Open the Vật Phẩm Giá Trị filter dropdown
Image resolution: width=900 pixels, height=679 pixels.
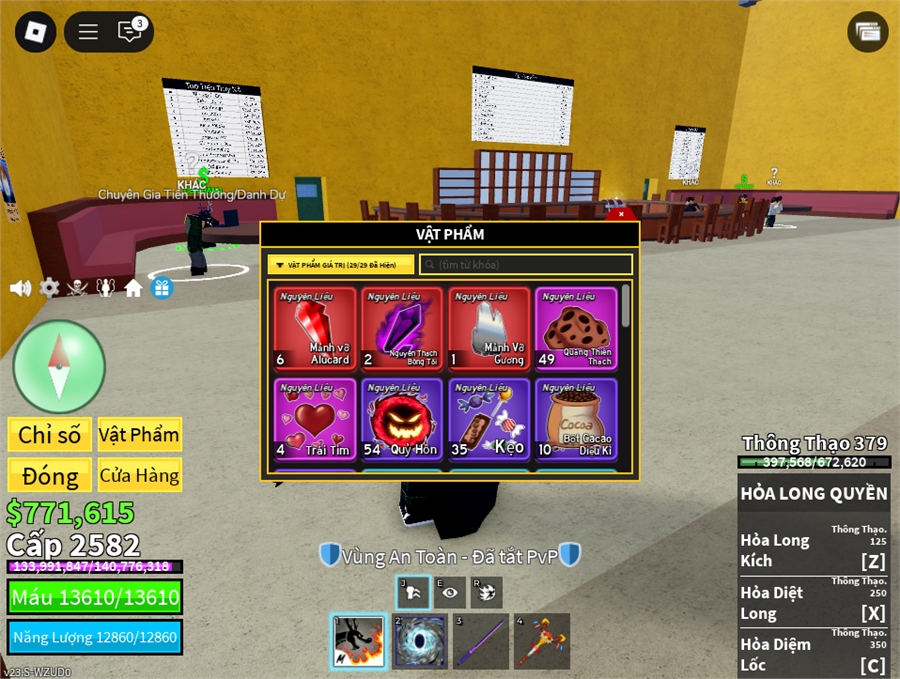[340, 265]
